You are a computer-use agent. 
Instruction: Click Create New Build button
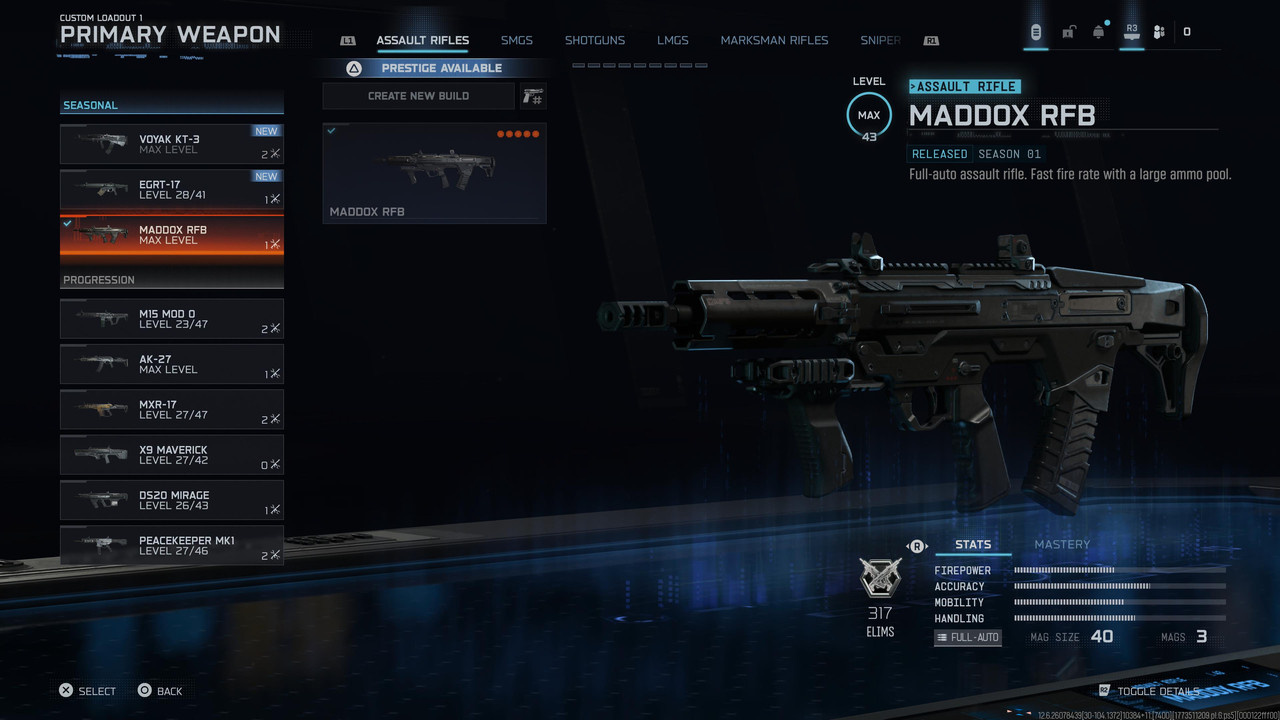[x=418, y=96]
